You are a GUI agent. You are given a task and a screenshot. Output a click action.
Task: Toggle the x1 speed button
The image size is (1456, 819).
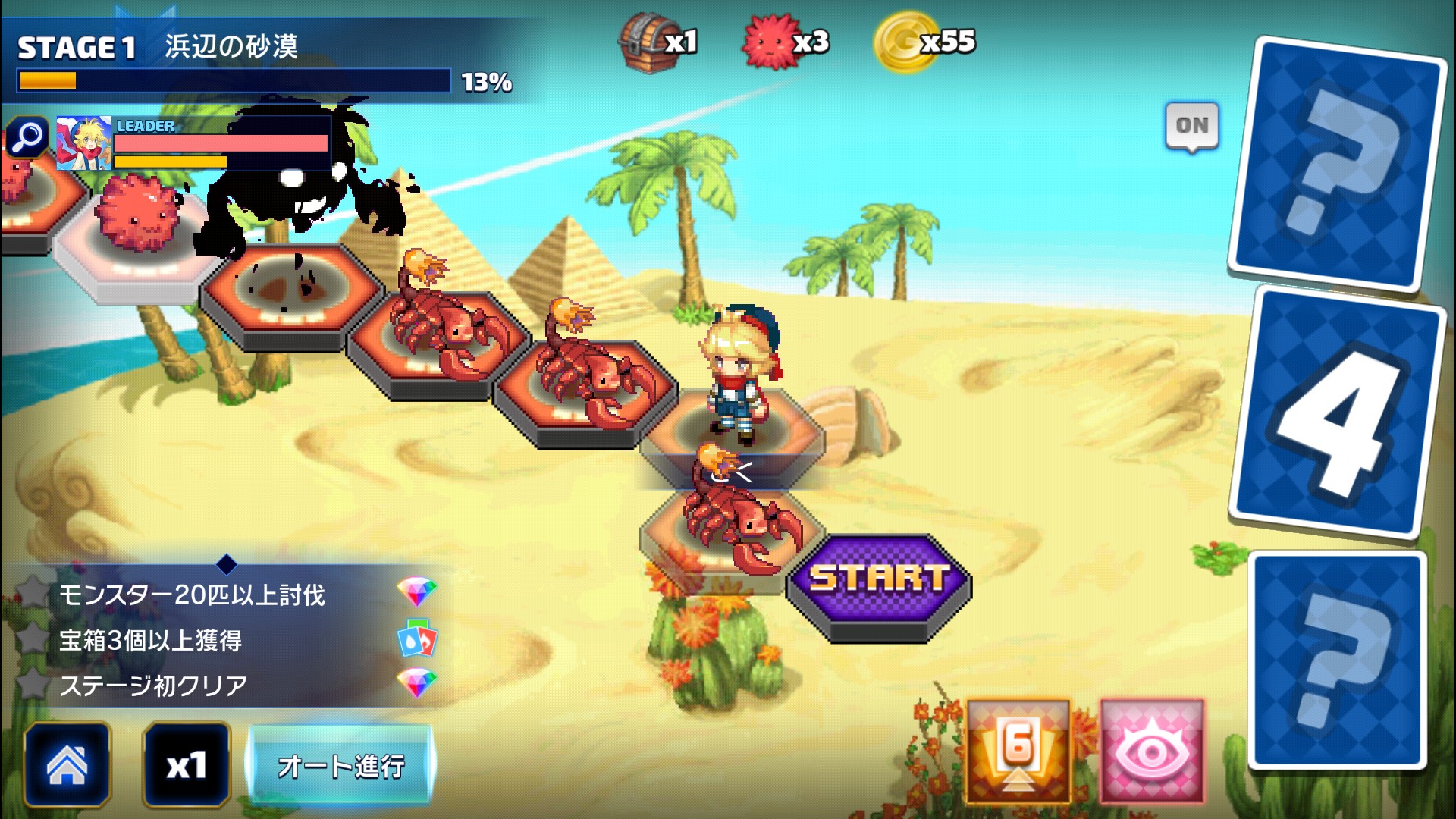click(x=186, y=764)
